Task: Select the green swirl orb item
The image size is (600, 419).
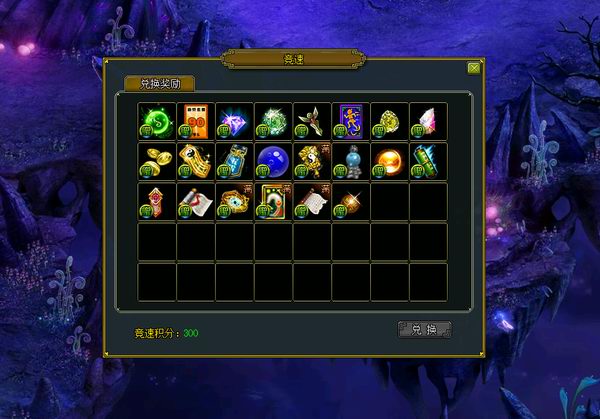Action: 155,120
